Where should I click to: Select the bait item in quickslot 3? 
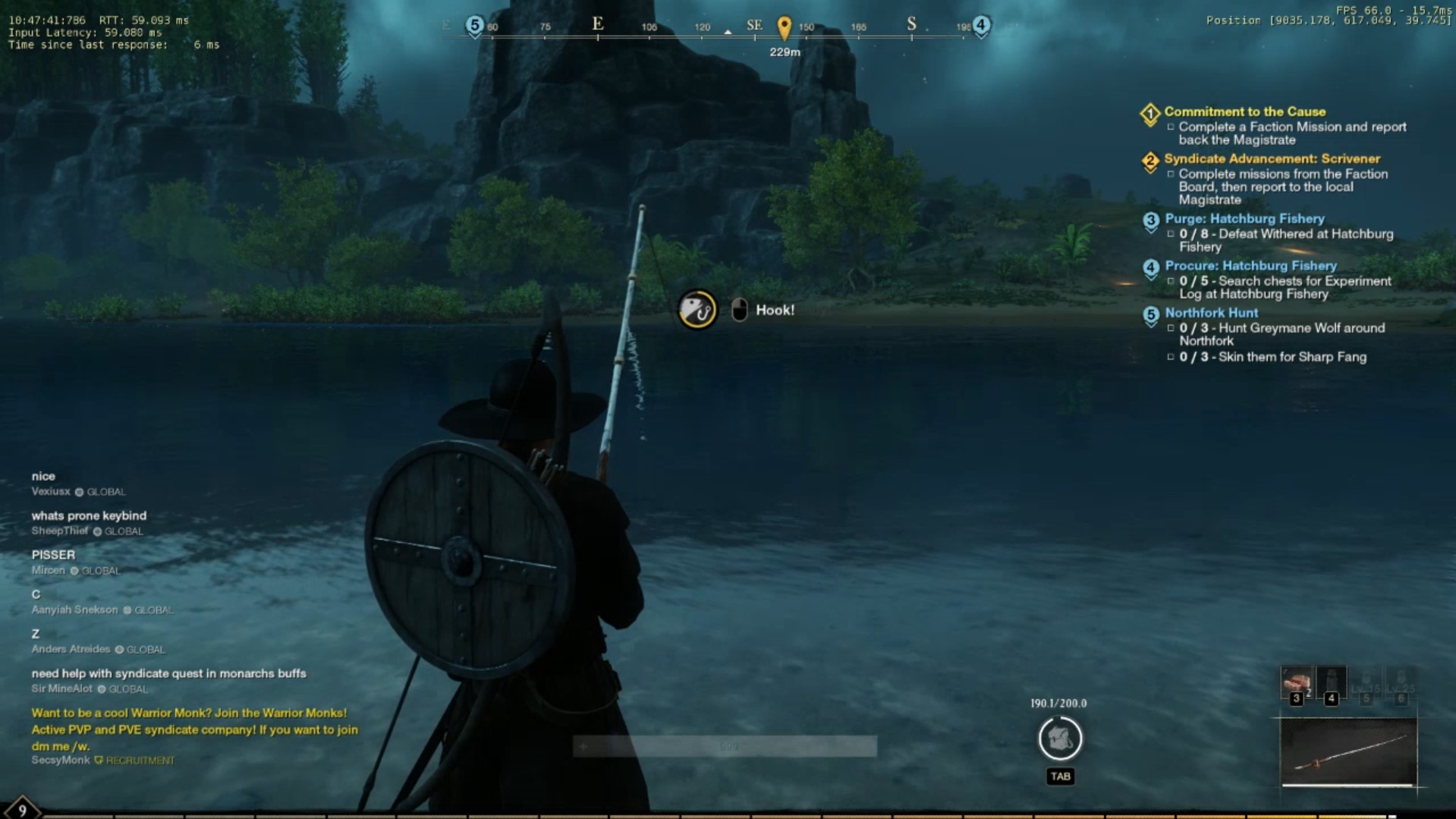(1297, 680)
